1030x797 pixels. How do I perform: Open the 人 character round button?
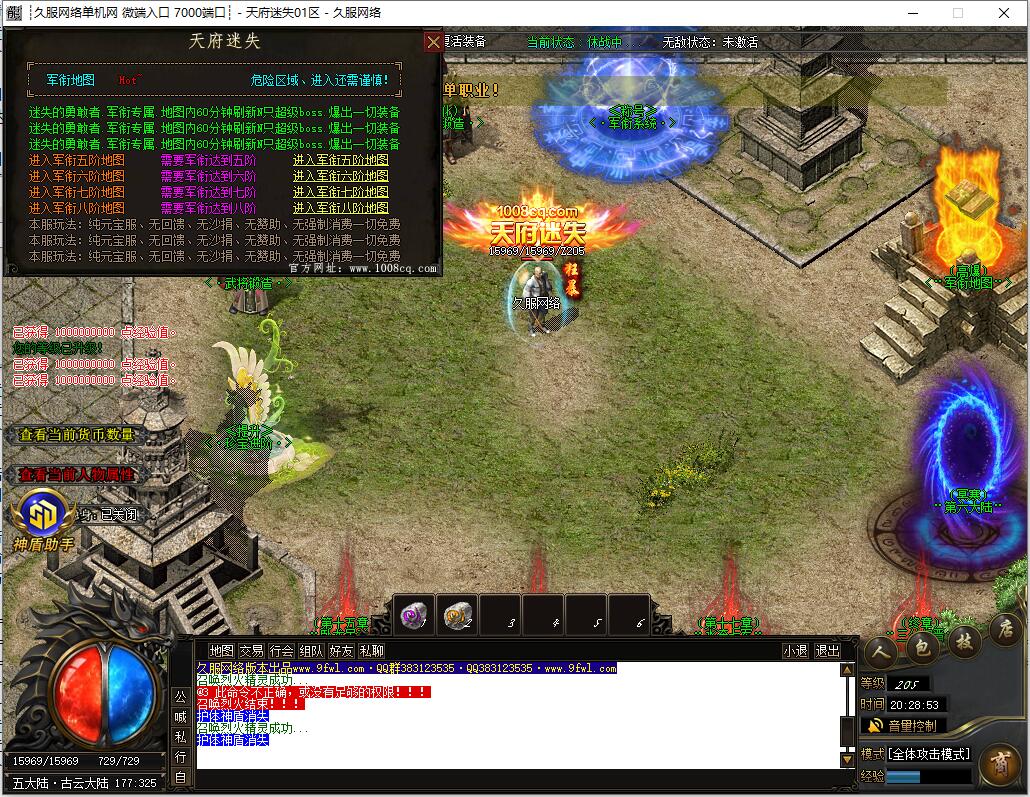[x=881, y=651]
